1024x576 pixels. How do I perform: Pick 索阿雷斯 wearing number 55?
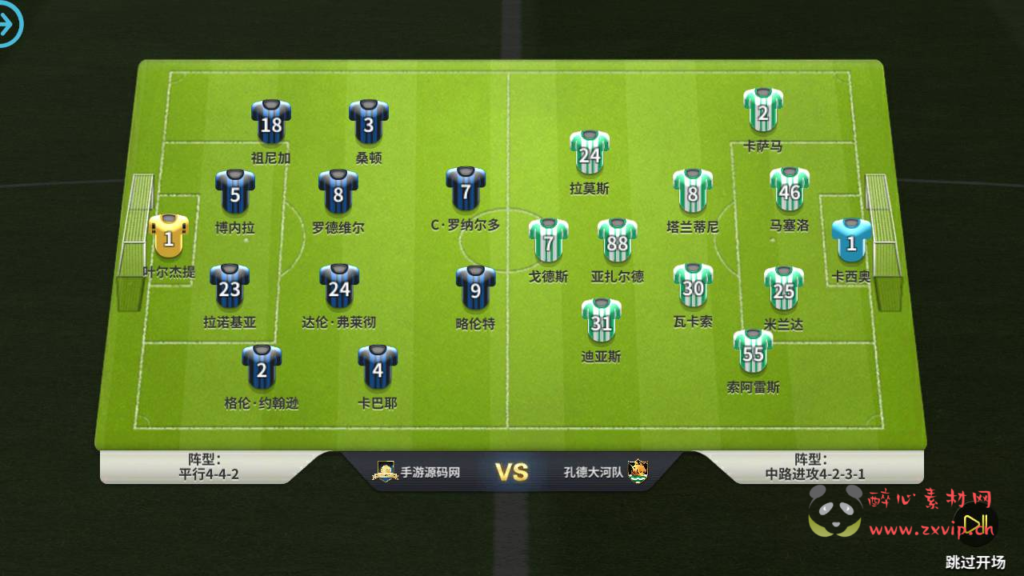[x=753, y=352]
